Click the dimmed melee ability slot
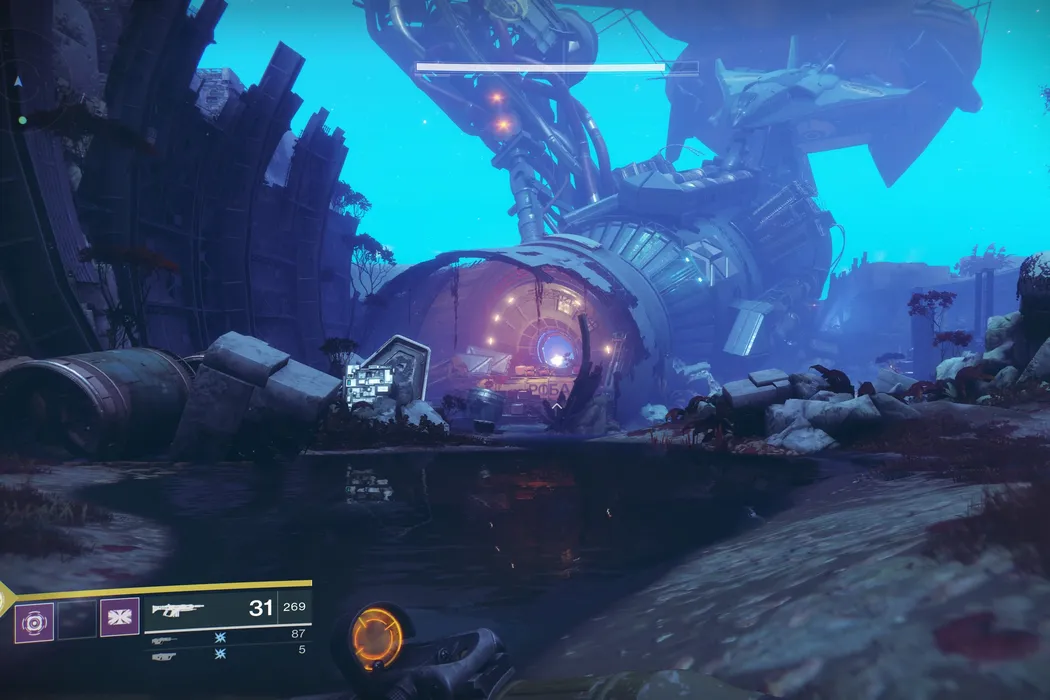Image resolution: width=1050 pixels, height=700 pixels. pos(77,621)
